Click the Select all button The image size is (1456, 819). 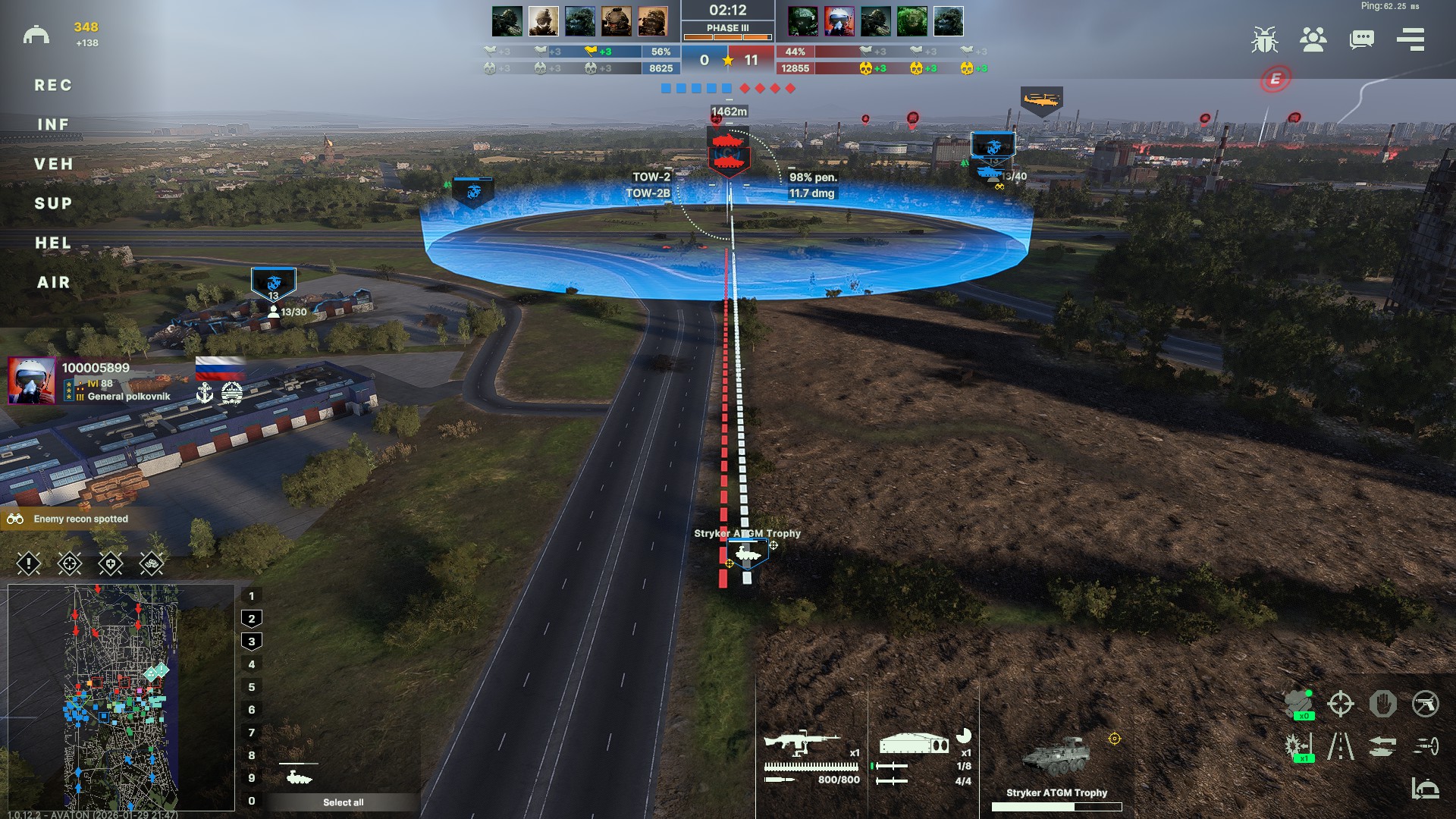pyautogui.click(x=343, y=802)
